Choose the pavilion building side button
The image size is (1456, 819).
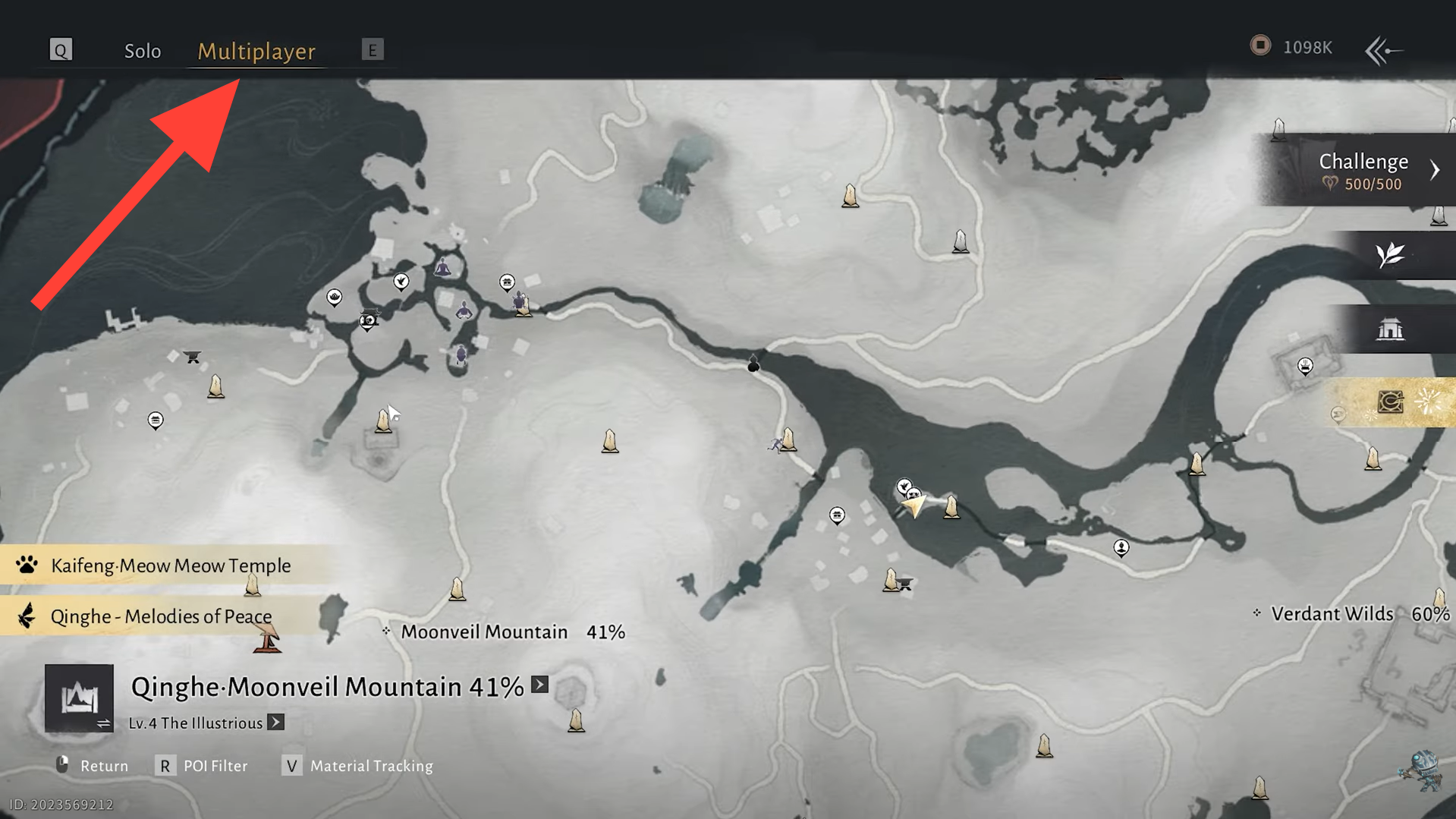tap(1390, 329)
